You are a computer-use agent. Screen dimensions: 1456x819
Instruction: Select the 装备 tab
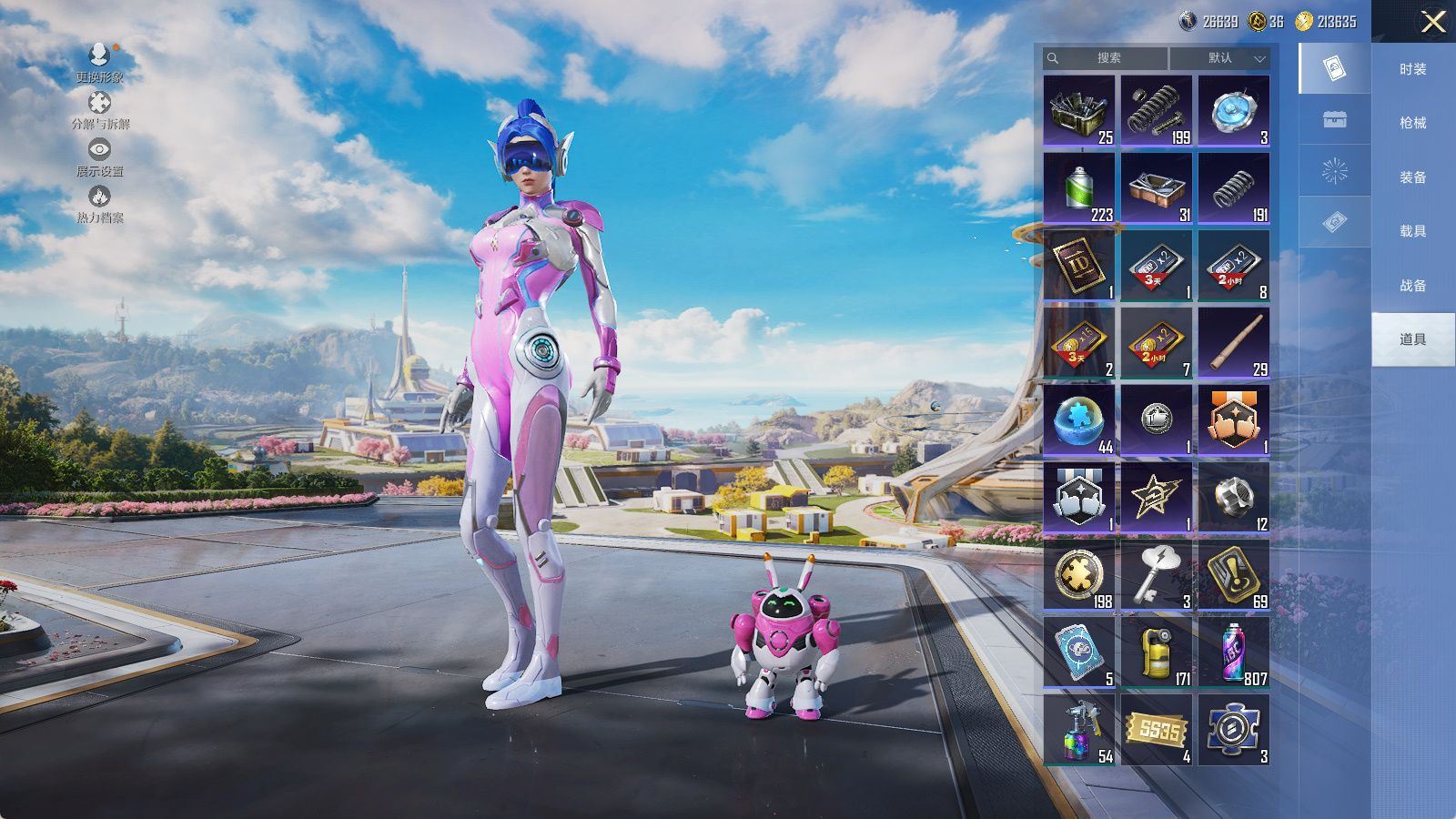click(1412, 177)
